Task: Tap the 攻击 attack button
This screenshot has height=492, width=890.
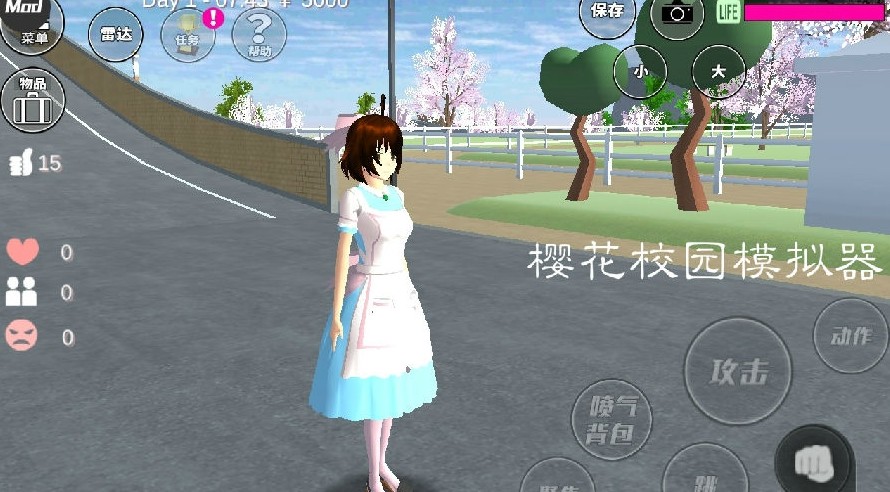Action: tap(738, 371)
